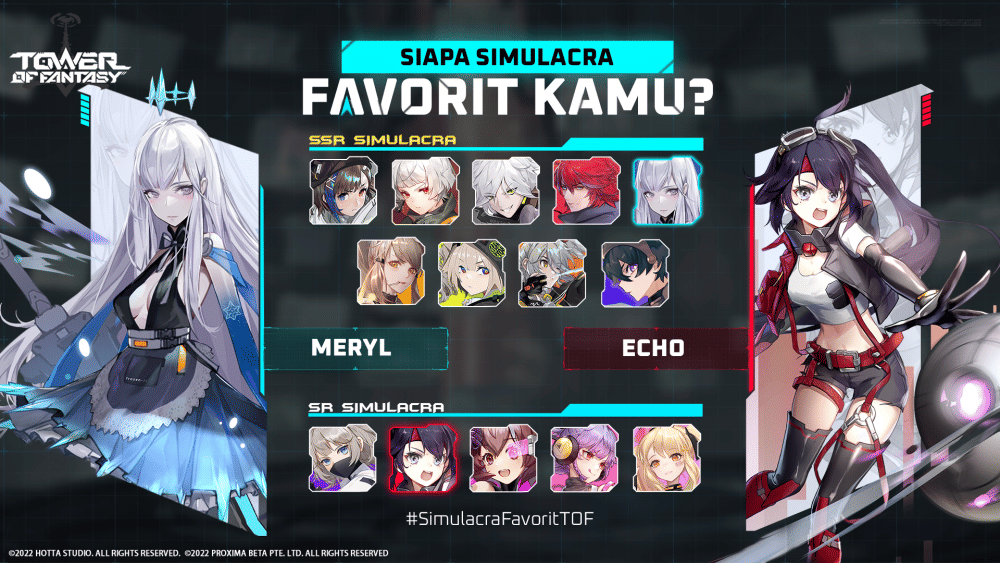Select the long brown-haired orange-eyed woman portrait
The height and width of the screenshot is (563, 1000).
(x=384, y=272)
